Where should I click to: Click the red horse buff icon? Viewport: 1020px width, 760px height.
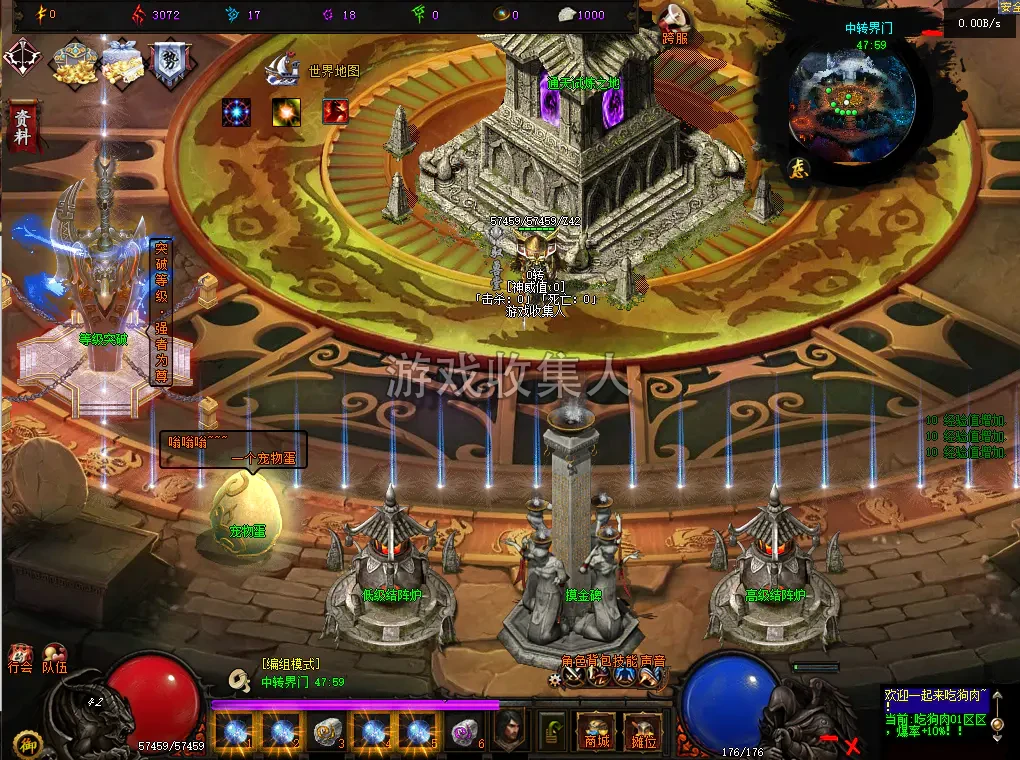(335, 112)
